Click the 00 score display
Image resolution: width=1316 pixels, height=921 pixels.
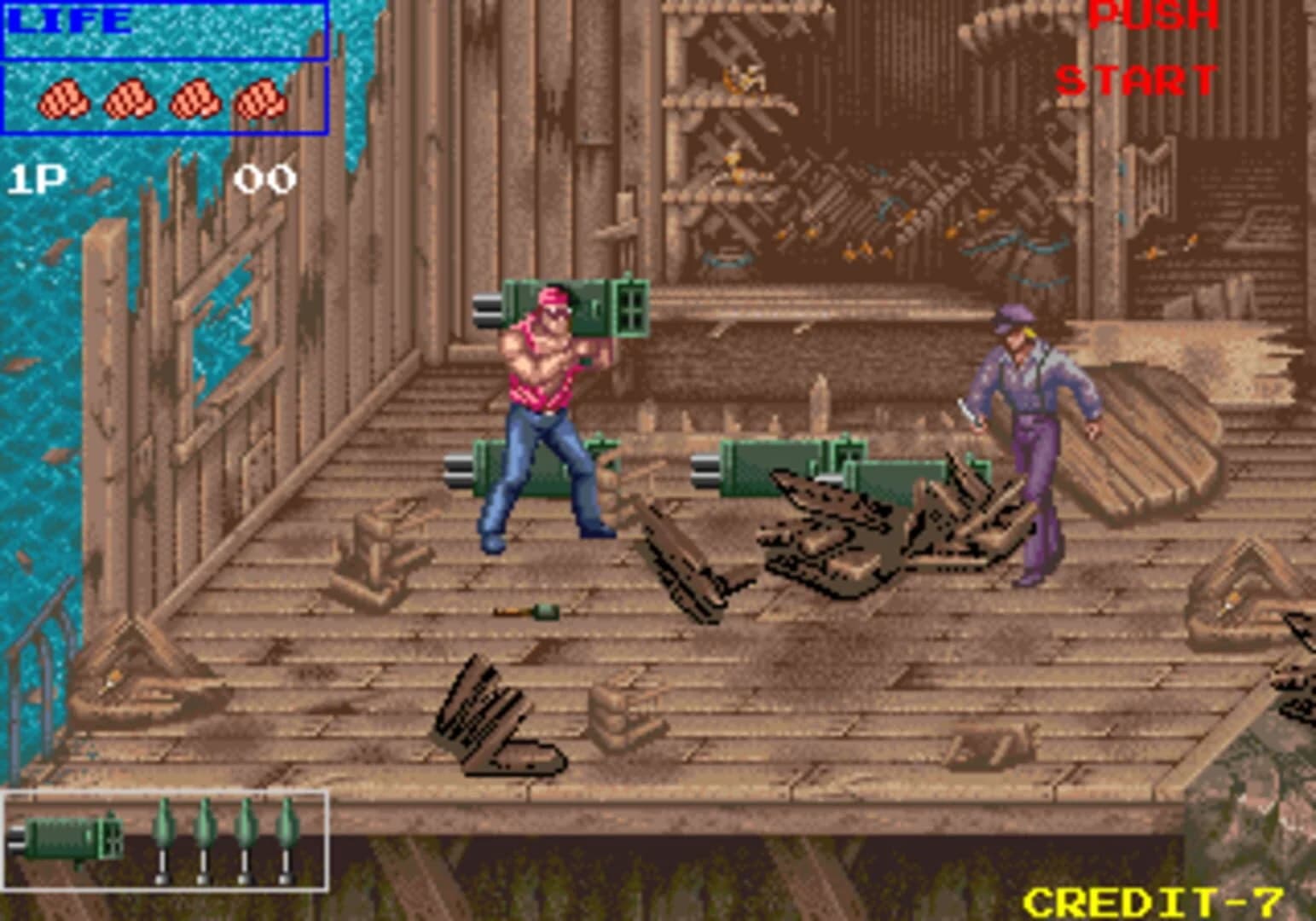click(264, 179)
